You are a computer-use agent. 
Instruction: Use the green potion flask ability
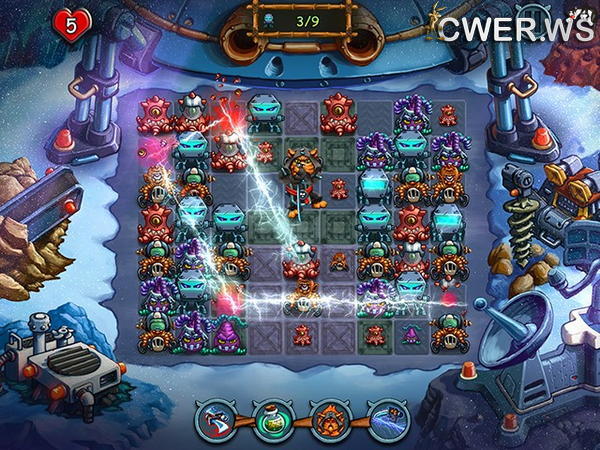coord(273,418)
